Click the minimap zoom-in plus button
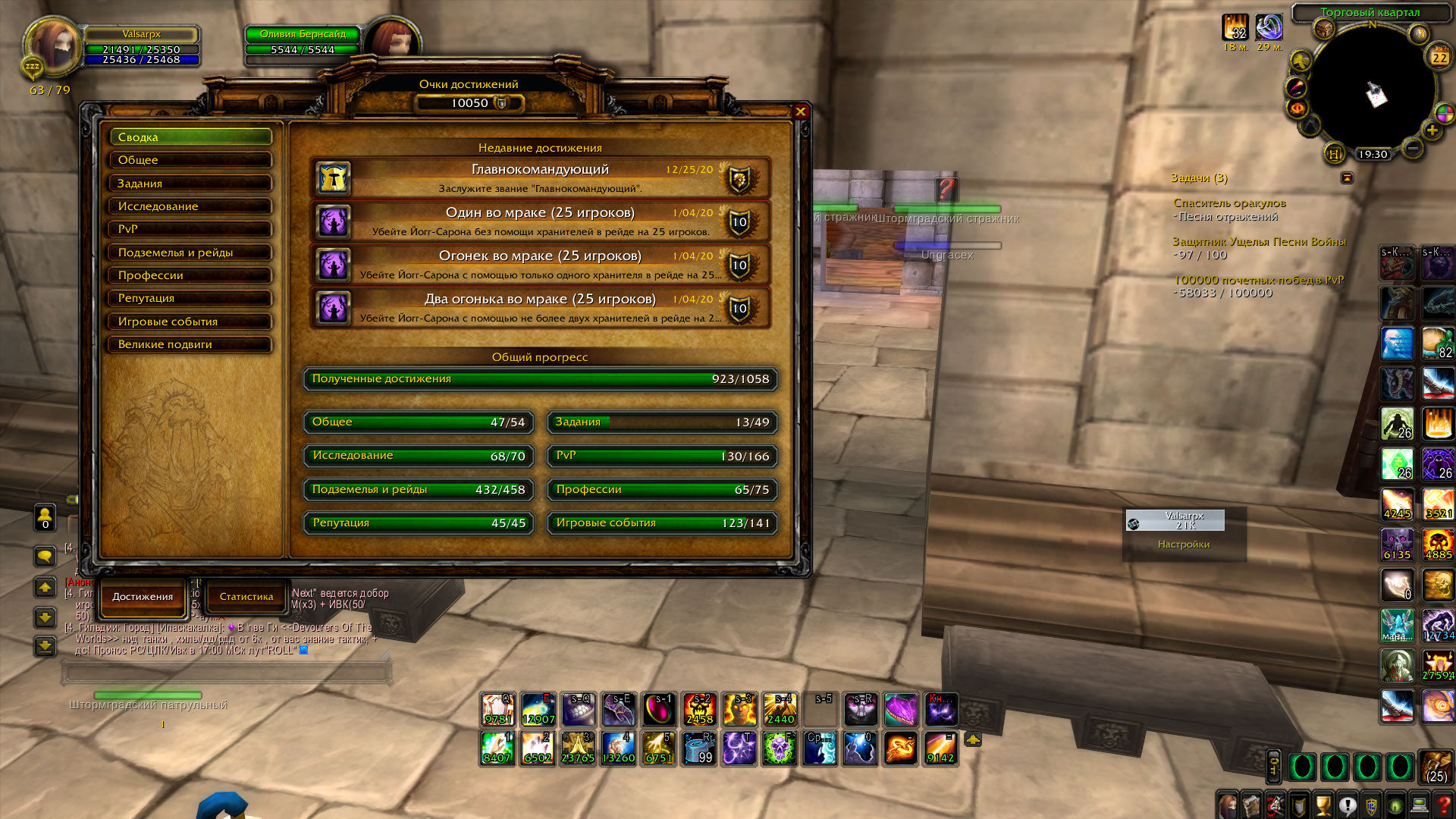1456x819 pixels. pyautogui.click(x=1432, y=130)
